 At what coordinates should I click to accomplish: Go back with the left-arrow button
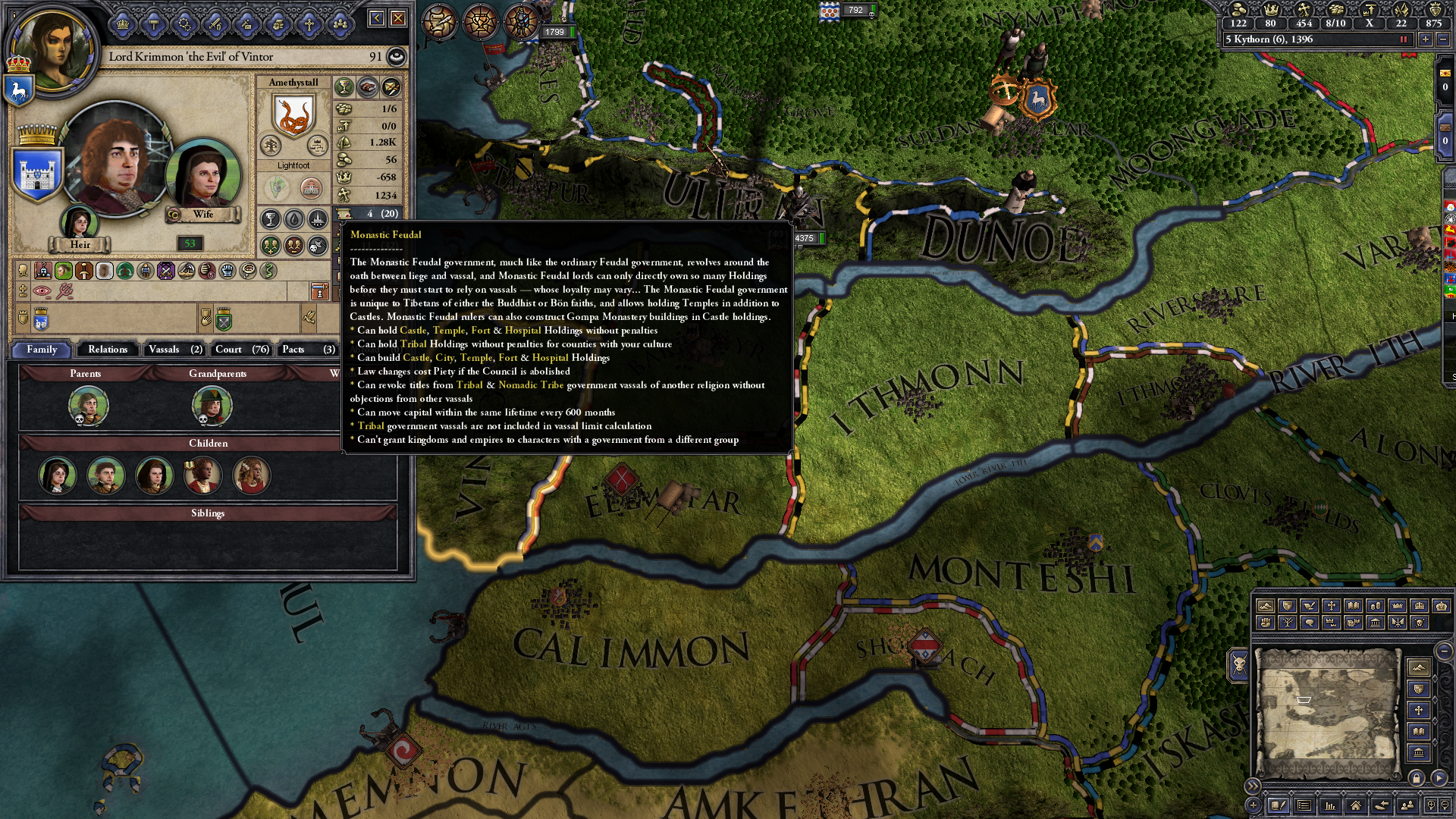377,18
